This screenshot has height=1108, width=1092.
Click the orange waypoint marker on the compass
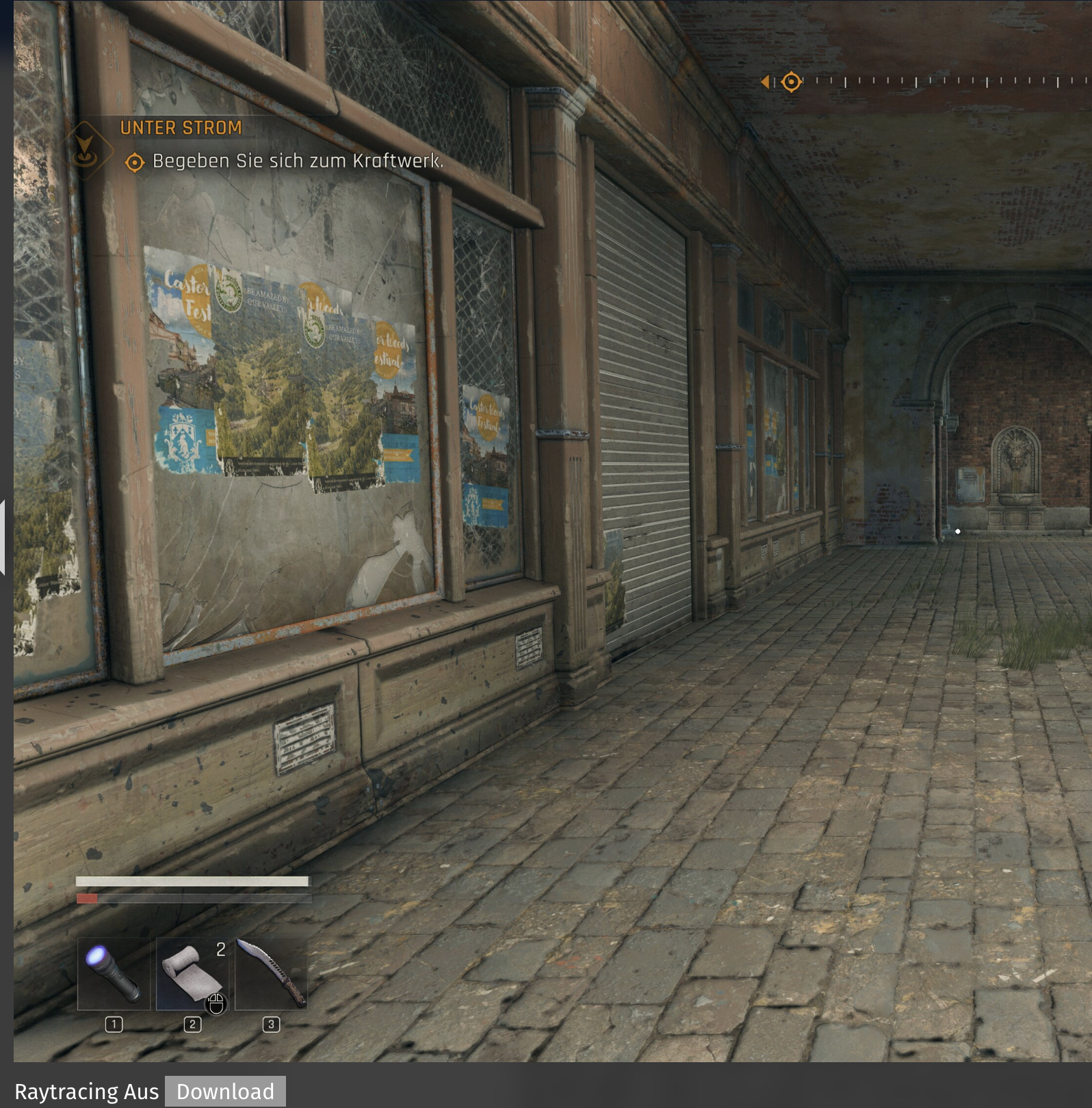[x=791, y=81]
